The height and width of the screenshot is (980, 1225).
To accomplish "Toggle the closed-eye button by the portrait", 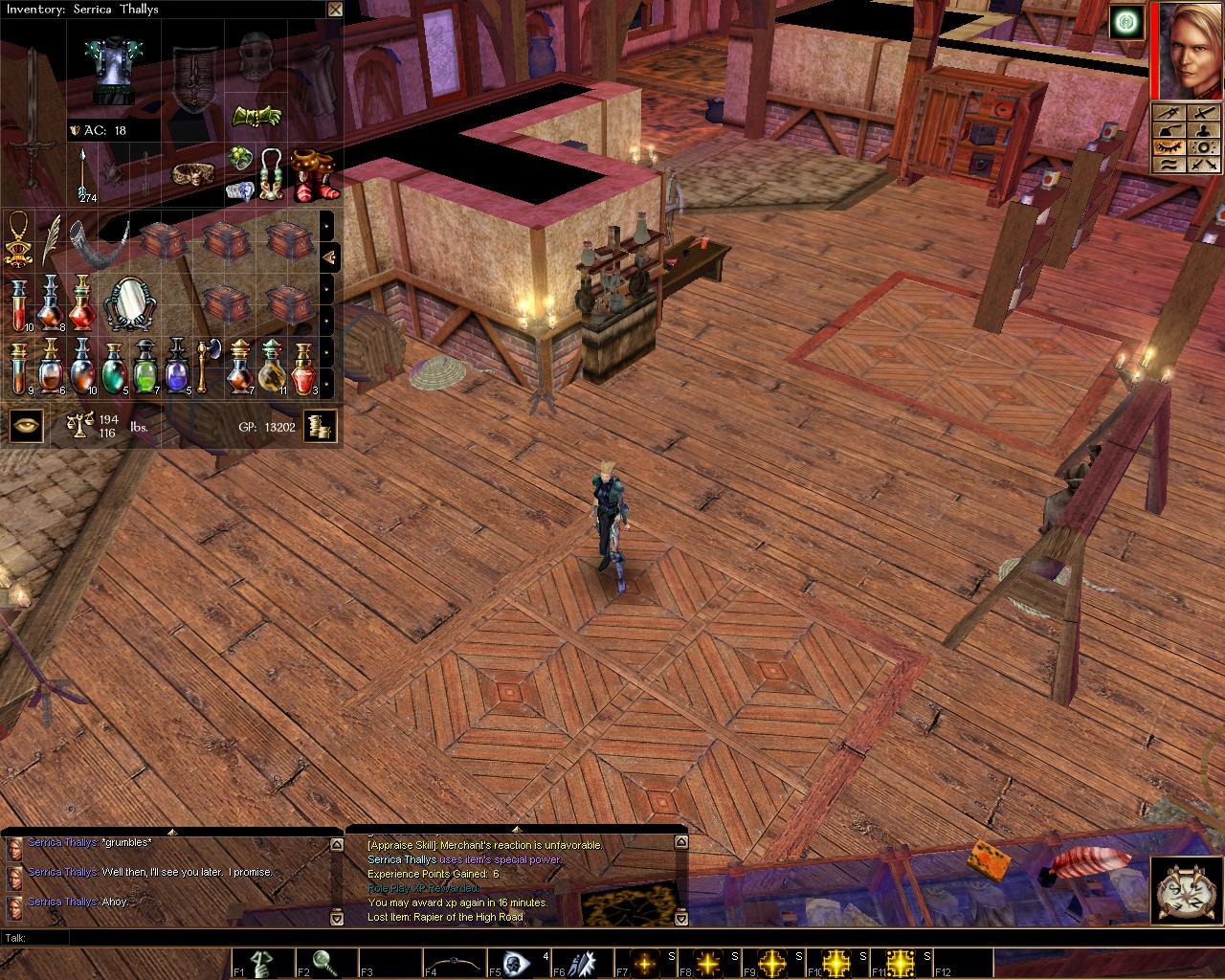I will click(1169, 147).
